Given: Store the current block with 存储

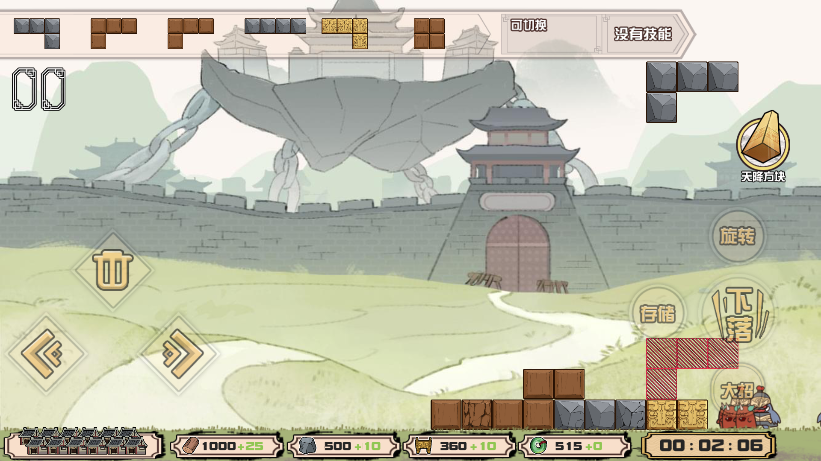Looking at the screenshot, I should click(x=657, y=313).
